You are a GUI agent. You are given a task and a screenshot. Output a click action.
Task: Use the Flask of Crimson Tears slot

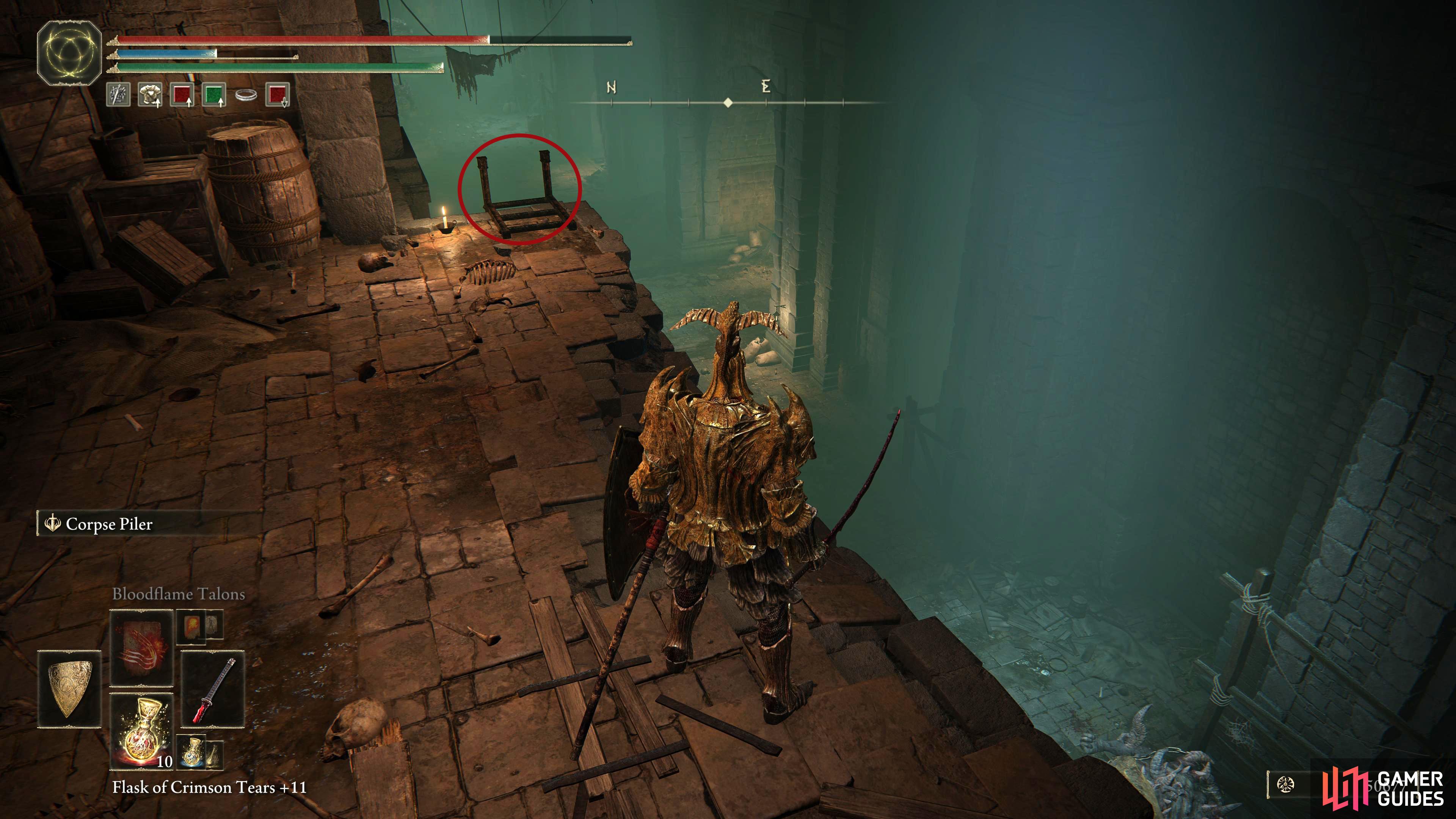[x=141, y=731]
